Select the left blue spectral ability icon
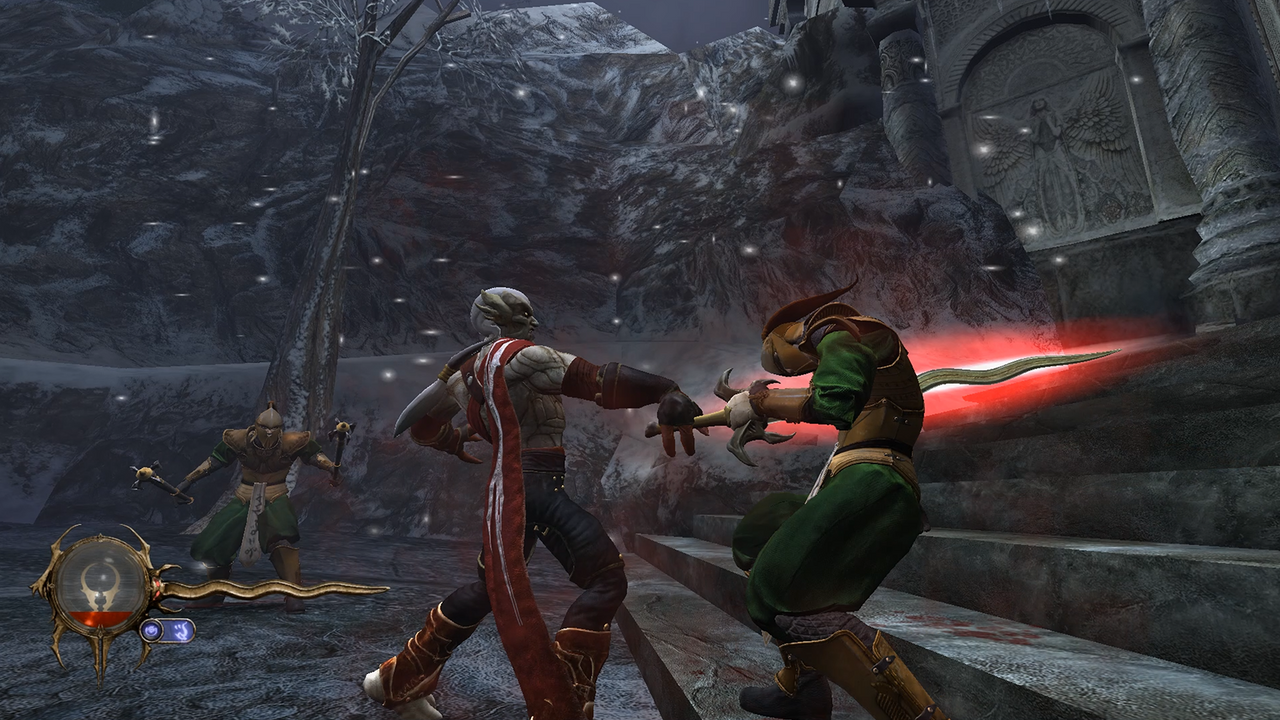 [152, 630]
